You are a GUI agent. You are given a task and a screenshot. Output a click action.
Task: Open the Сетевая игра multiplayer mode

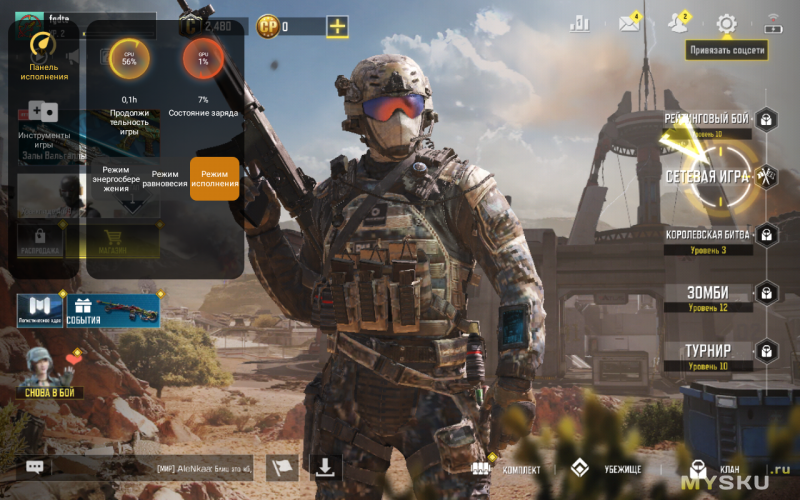pyautogui.click(x=705, y=177)
